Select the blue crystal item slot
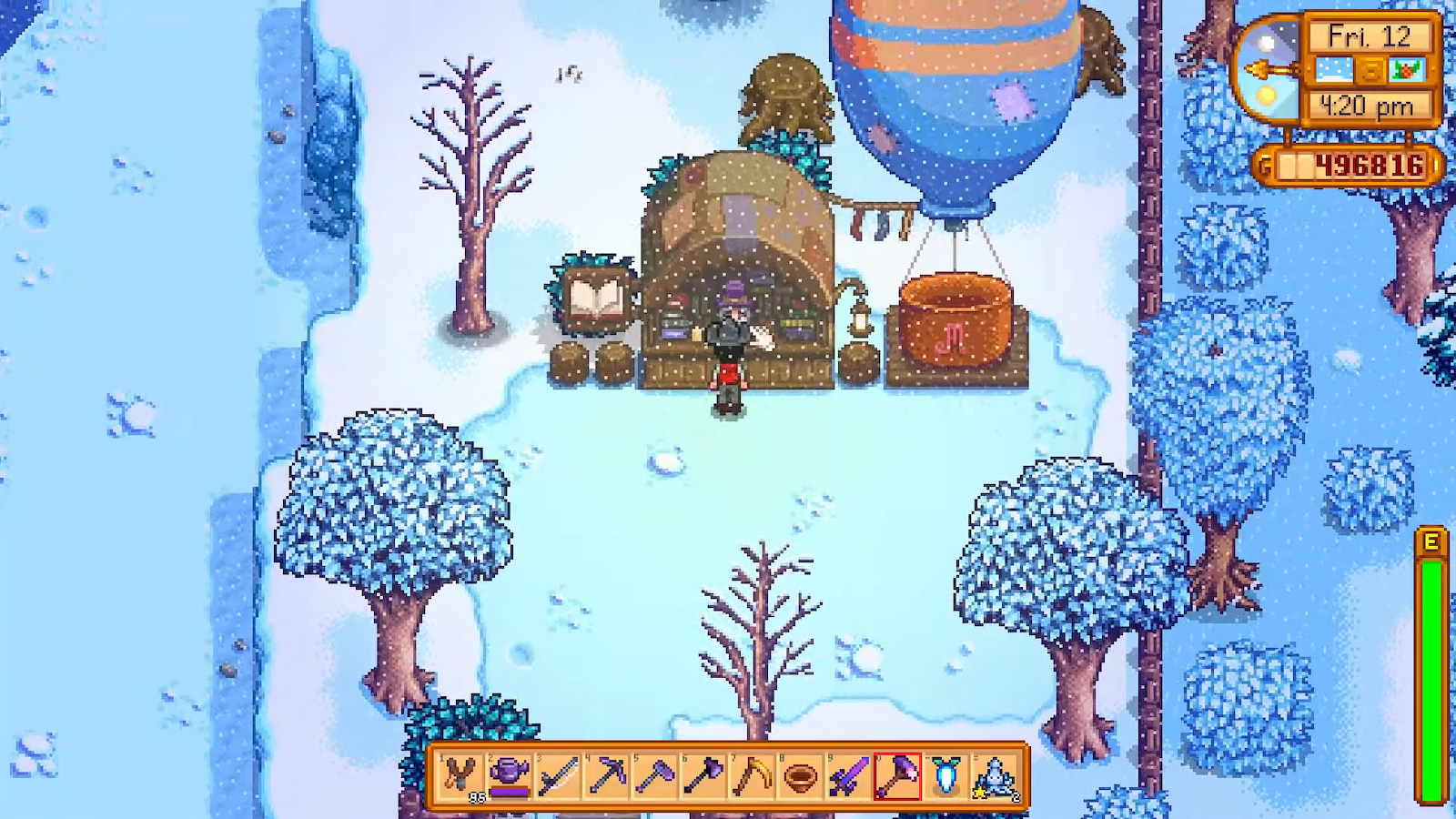The height and width of the screenshot is (819, 1456). [947, 777]
